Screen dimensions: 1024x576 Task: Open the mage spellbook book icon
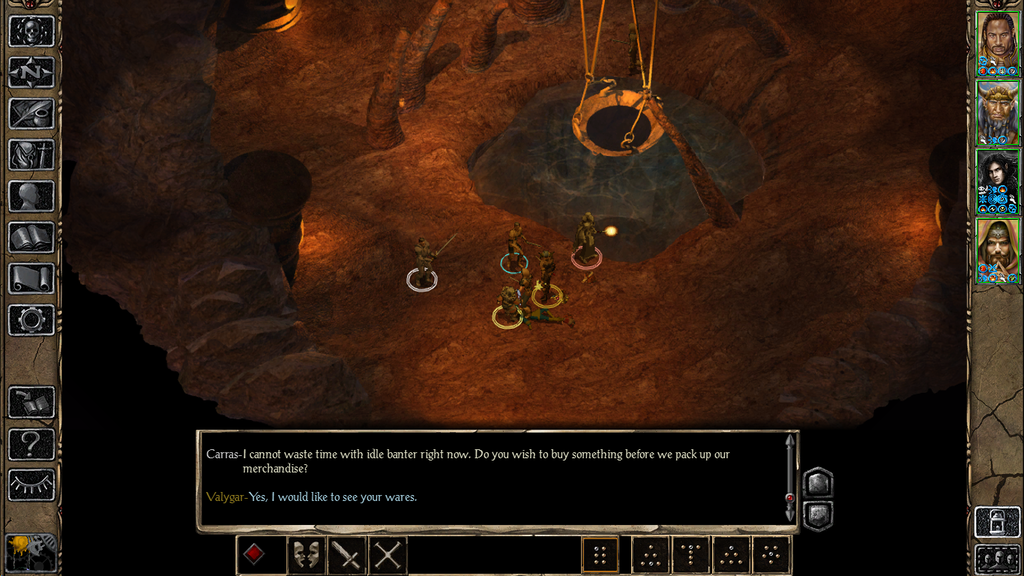31,237
